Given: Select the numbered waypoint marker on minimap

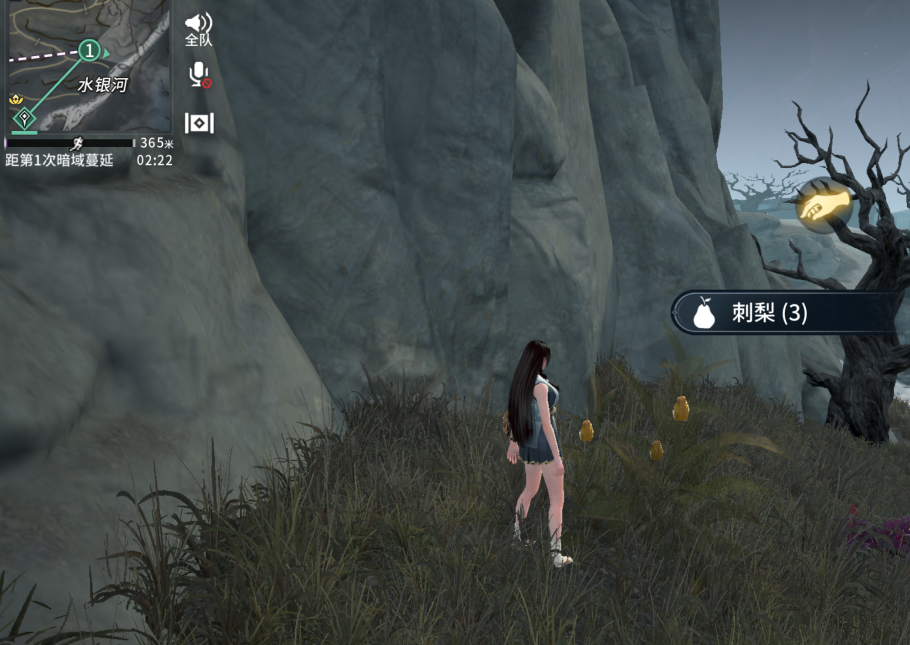Looking at the screenshot, I should [x=90, y=50].
